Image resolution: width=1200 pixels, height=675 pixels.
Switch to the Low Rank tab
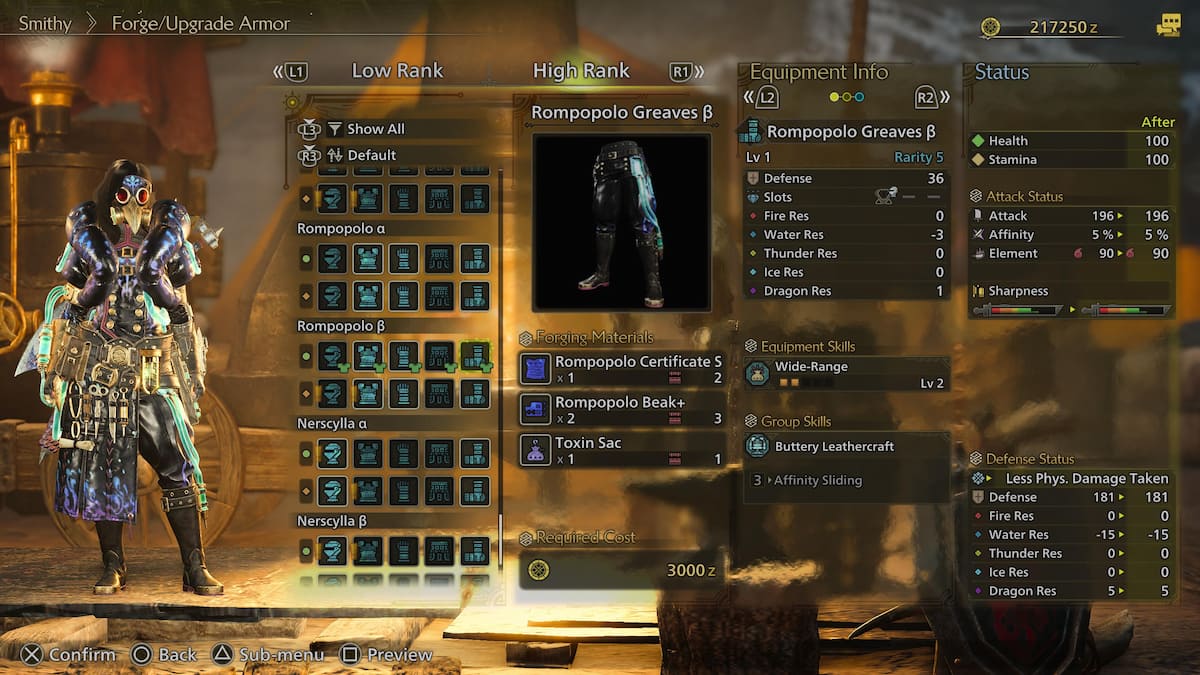tap(397, 71)
